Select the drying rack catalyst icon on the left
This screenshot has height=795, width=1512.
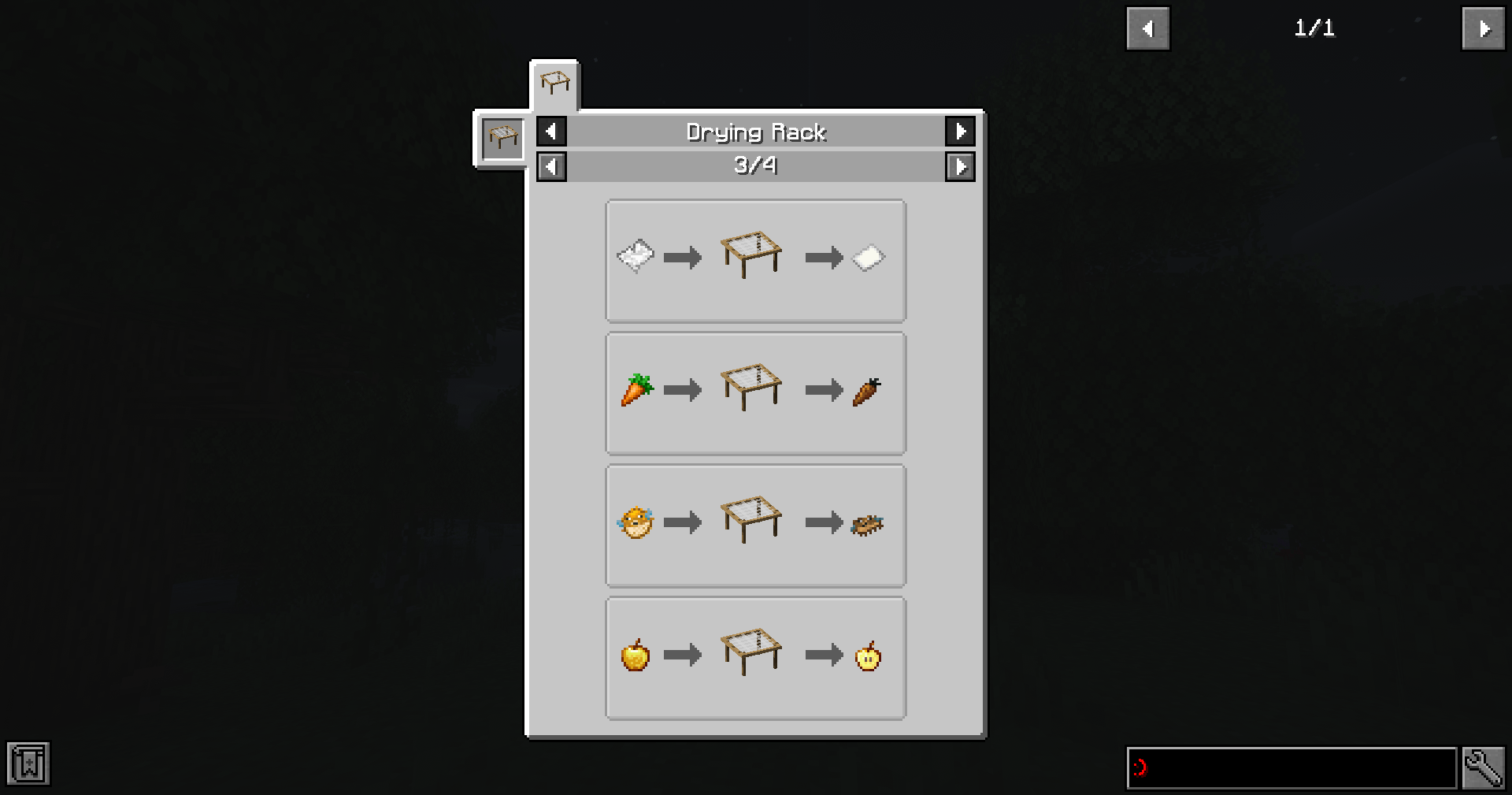click(501, 139)
